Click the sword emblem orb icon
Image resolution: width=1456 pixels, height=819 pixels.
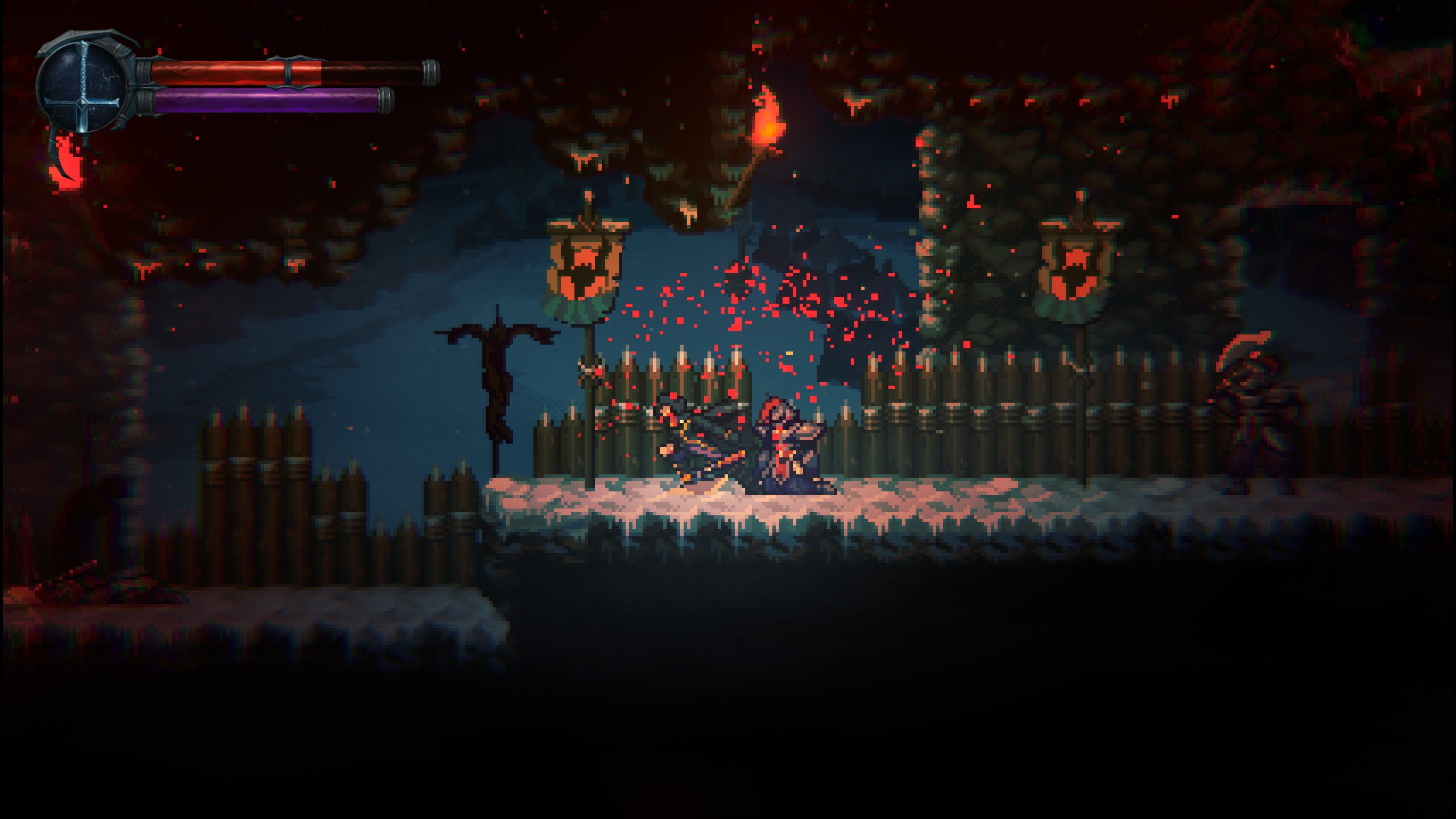click(x=84, y=88)
